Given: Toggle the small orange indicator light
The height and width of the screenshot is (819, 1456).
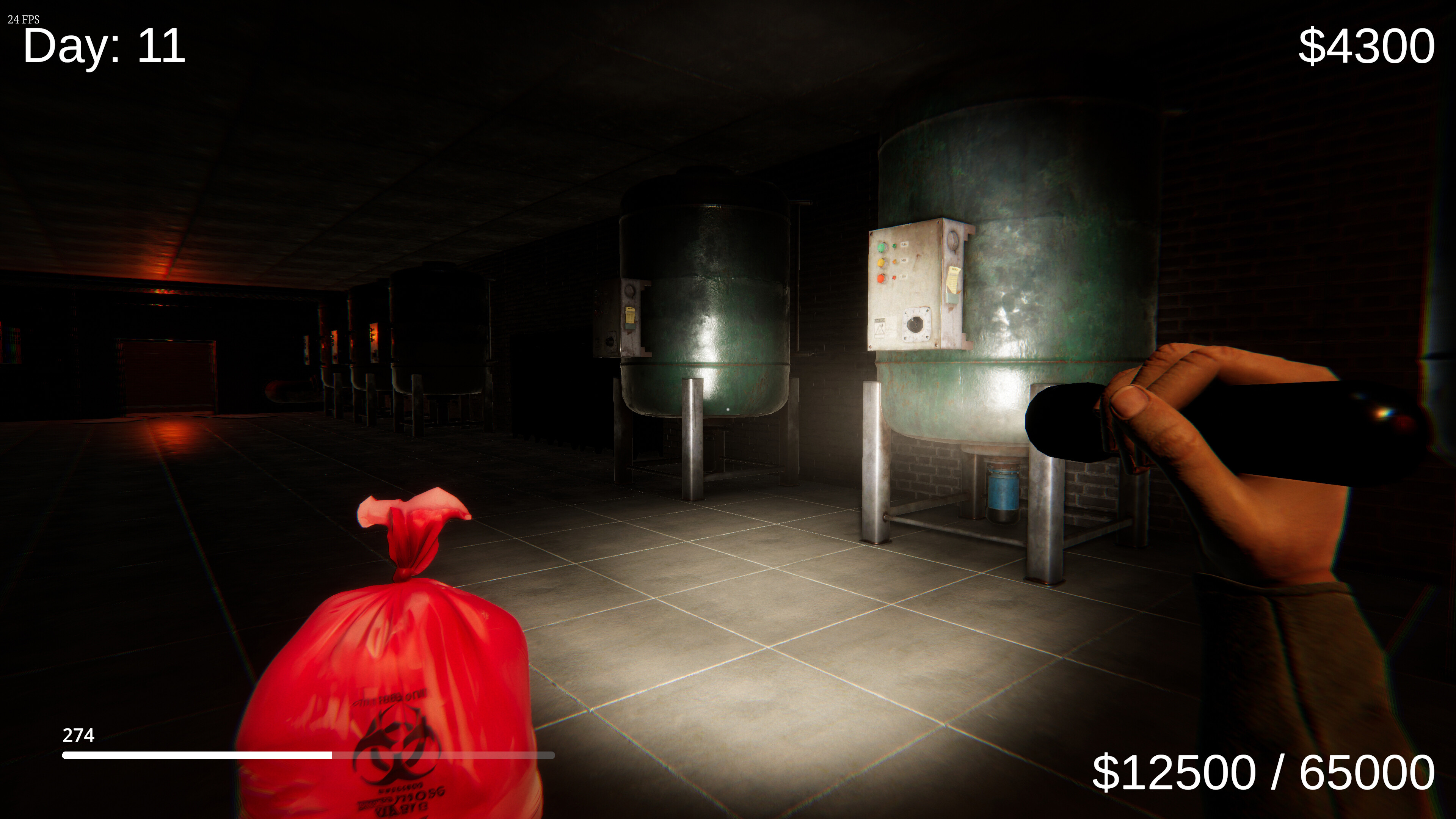Looking at the screenshot, I should tap(895, 262).
